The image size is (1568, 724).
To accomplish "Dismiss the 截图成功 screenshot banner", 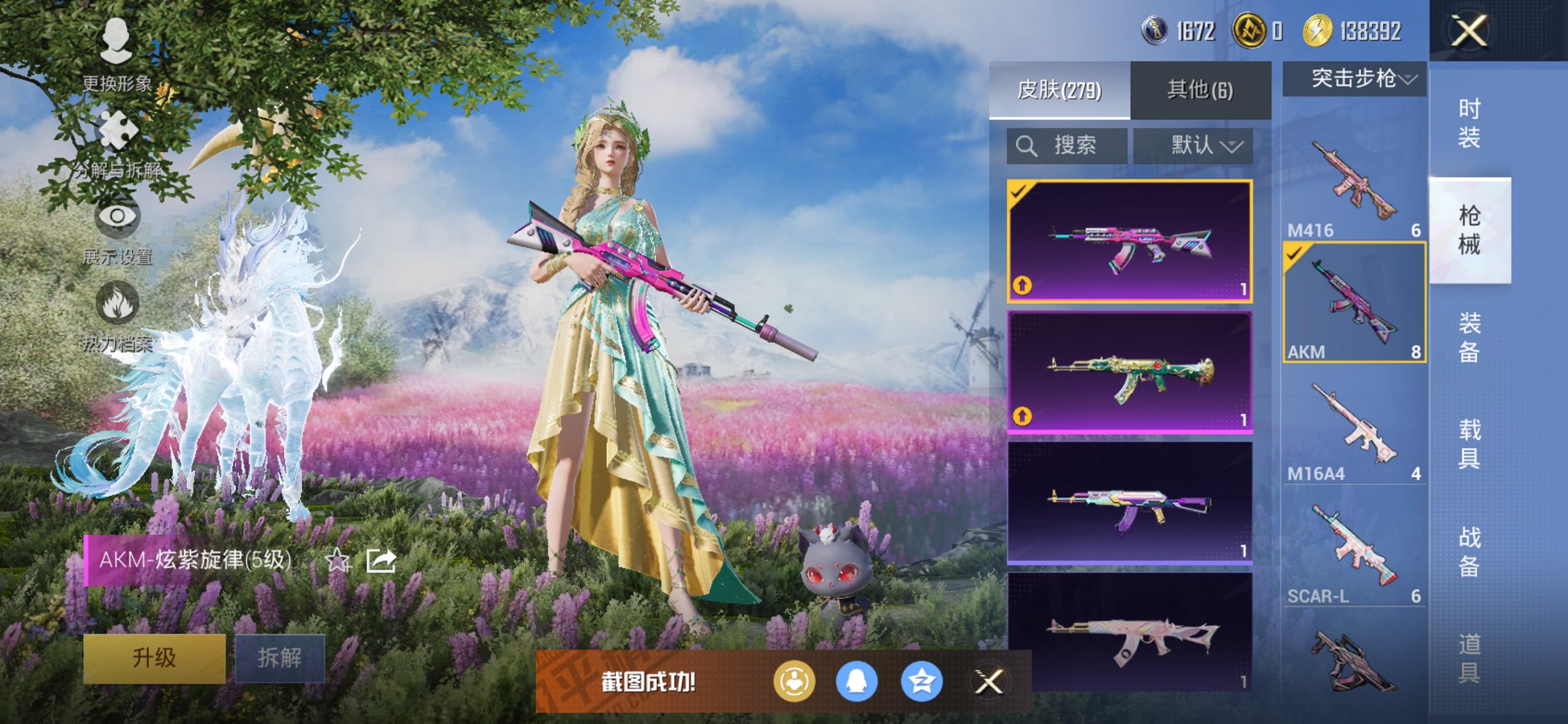I will (x=989, y=682).
